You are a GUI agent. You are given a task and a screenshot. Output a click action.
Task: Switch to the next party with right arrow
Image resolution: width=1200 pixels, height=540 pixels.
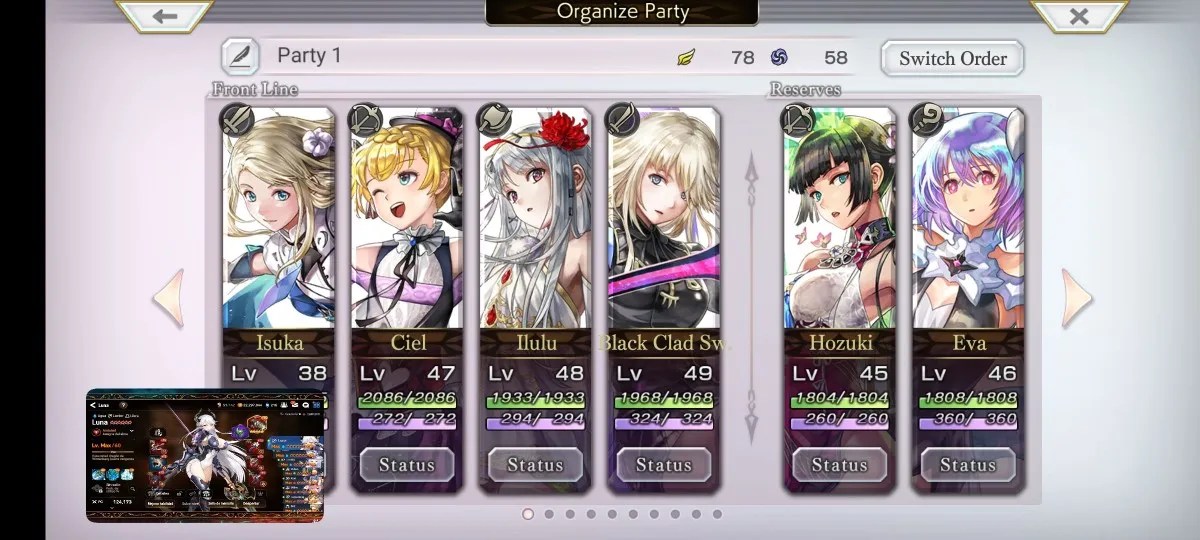point(1077,298)
